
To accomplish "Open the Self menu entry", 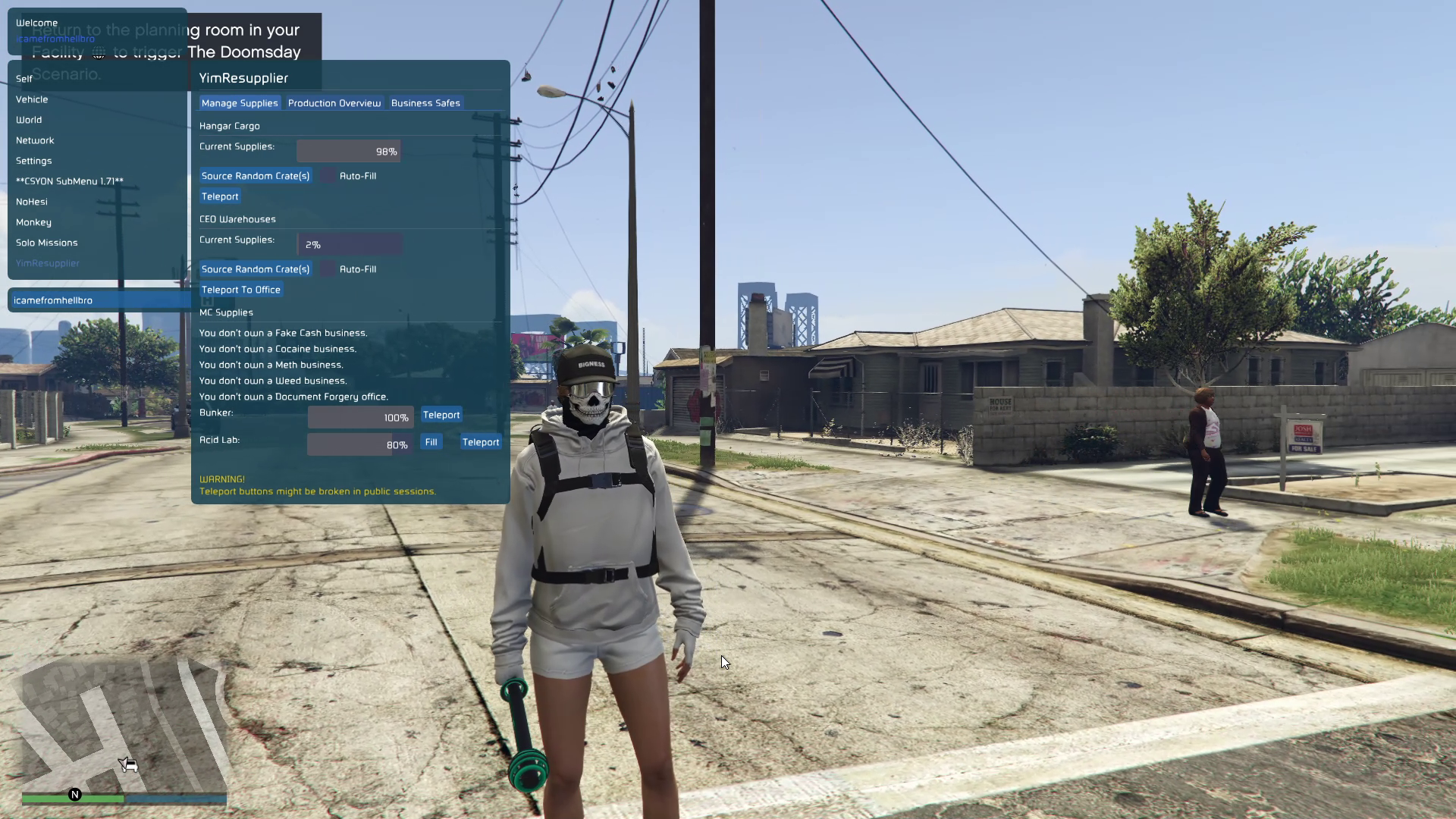I will pos(24,79).
